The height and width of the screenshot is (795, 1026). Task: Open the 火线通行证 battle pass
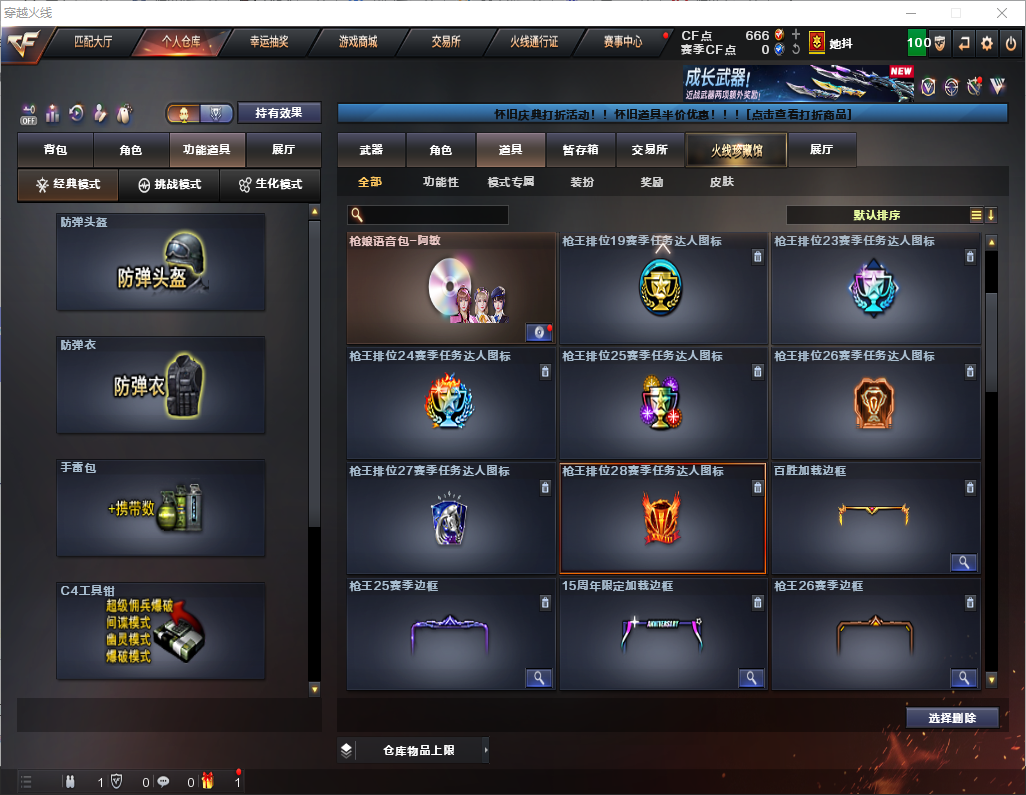click(x=534, y=42)
